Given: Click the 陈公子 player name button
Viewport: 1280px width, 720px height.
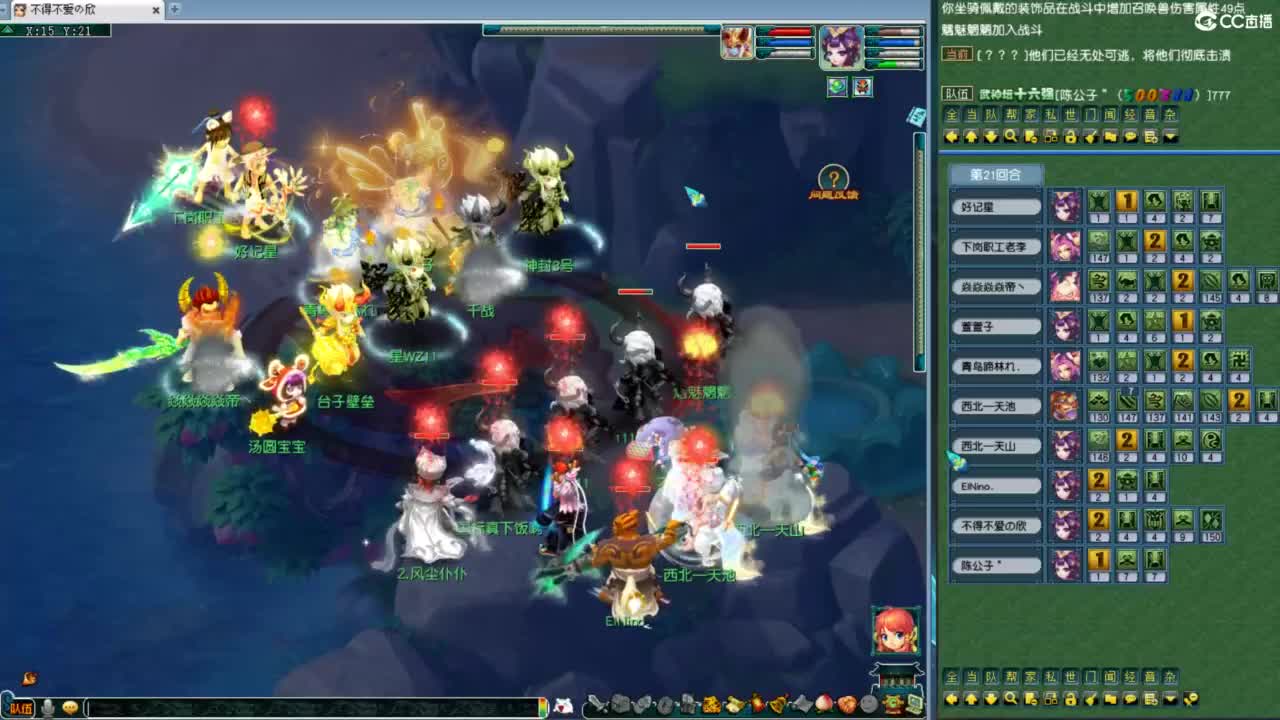Looking at the screenshot, I should 995,564.
